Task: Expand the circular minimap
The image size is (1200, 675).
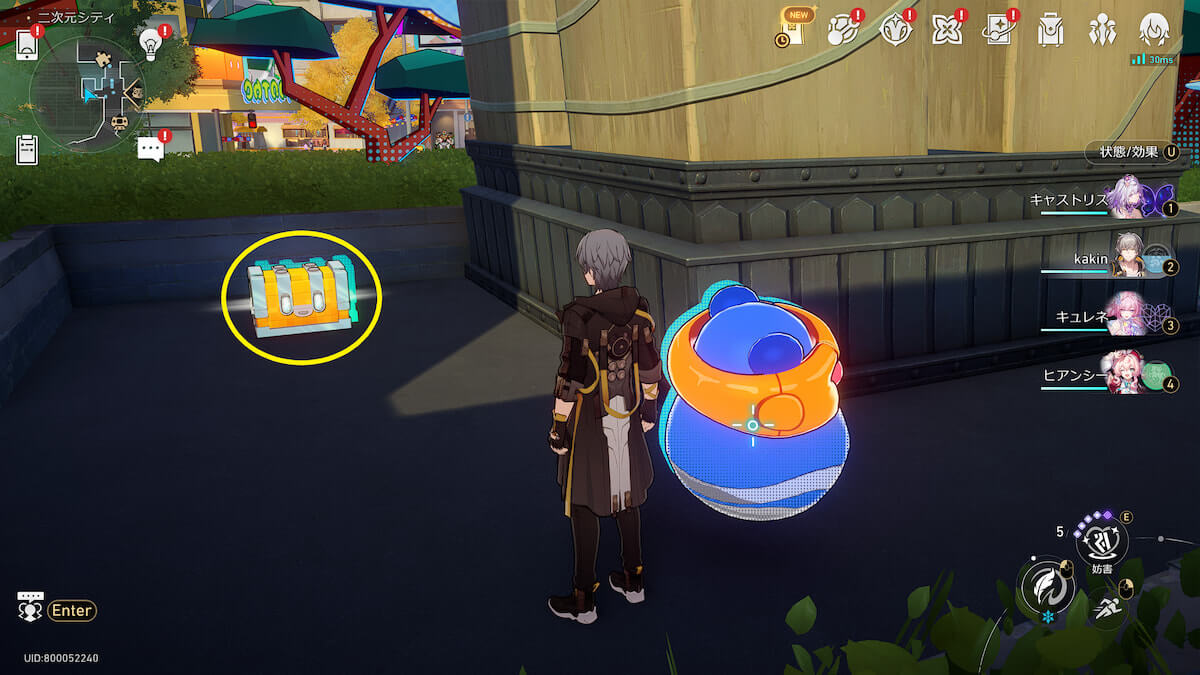Action: pyautogui.click(x=88, y=94)
